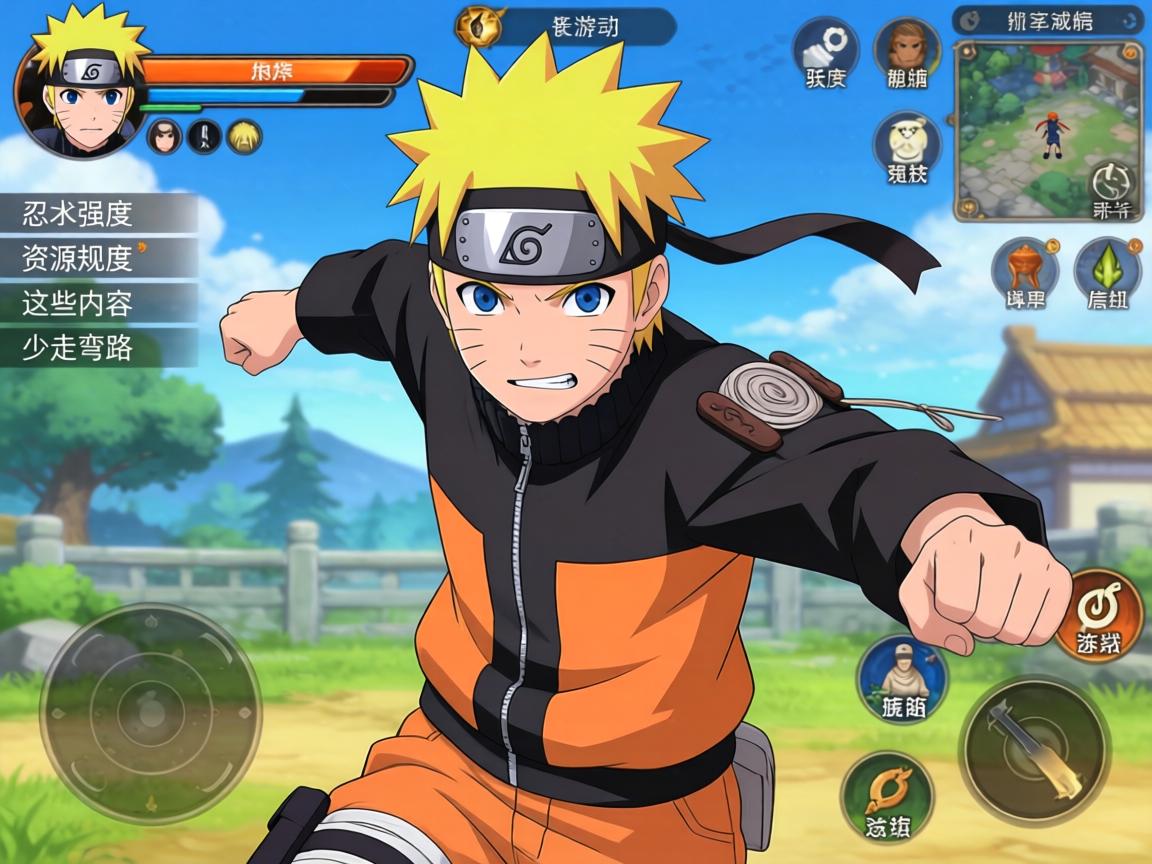The height and width of the screenshot is (864, 1152).
Task: Click the swirl button on the minimap
Action: tap(1112, 188)
